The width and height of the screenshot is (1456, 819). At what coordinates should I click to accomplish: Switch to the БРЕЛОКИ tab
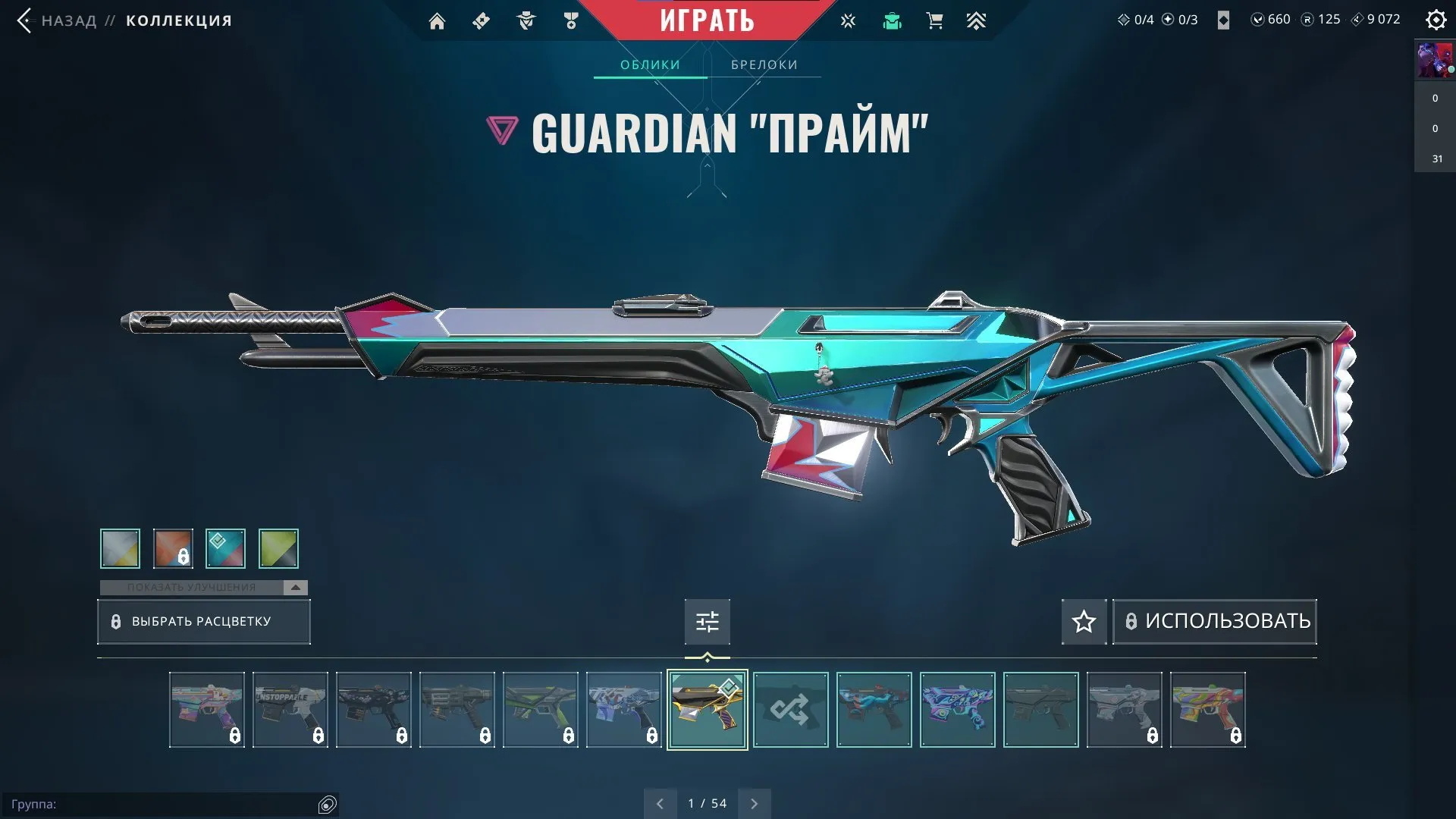pos(764,64)
